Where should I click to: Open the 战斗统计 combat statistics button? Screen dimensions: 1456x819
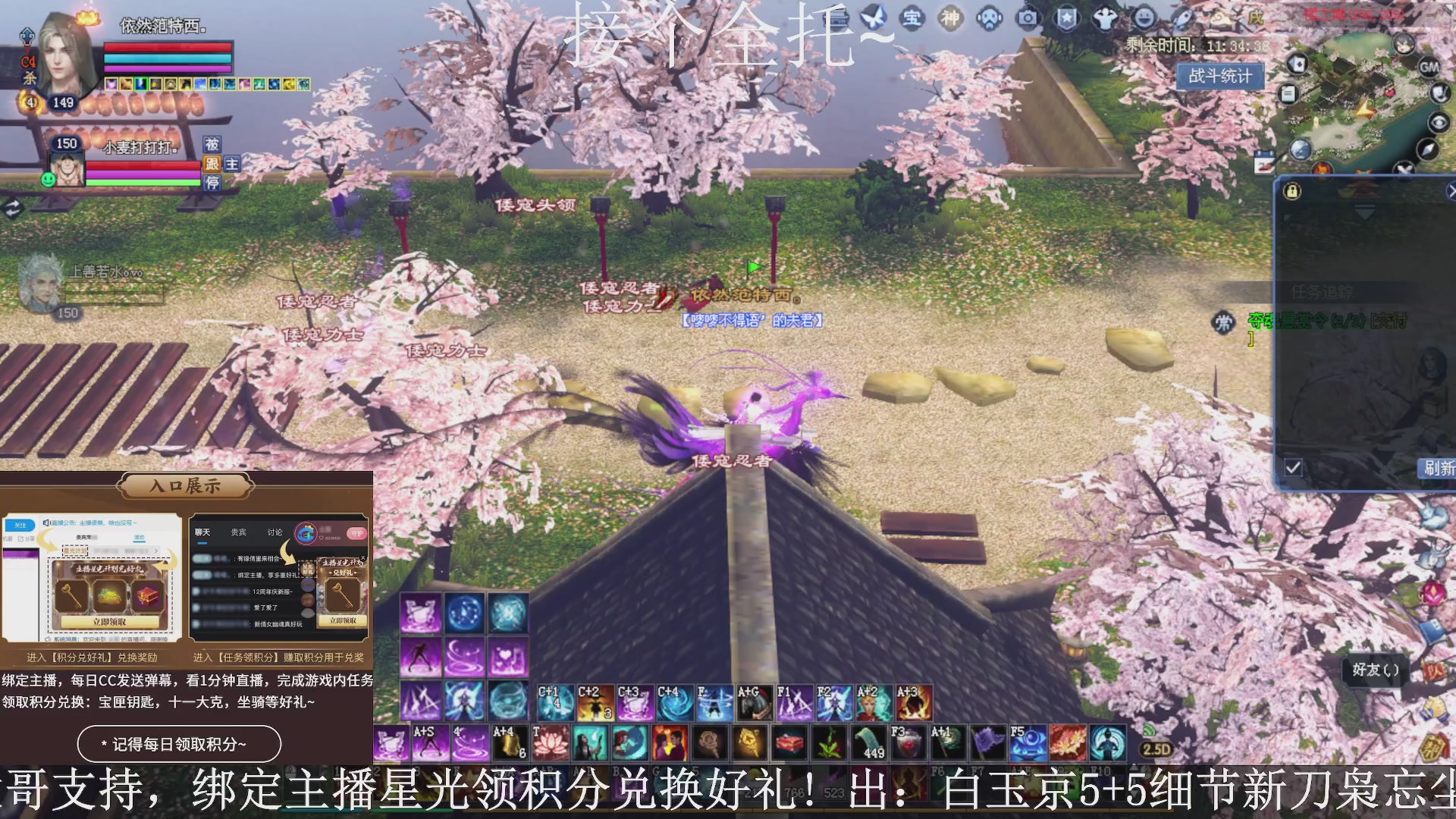tap(1221, 76)
